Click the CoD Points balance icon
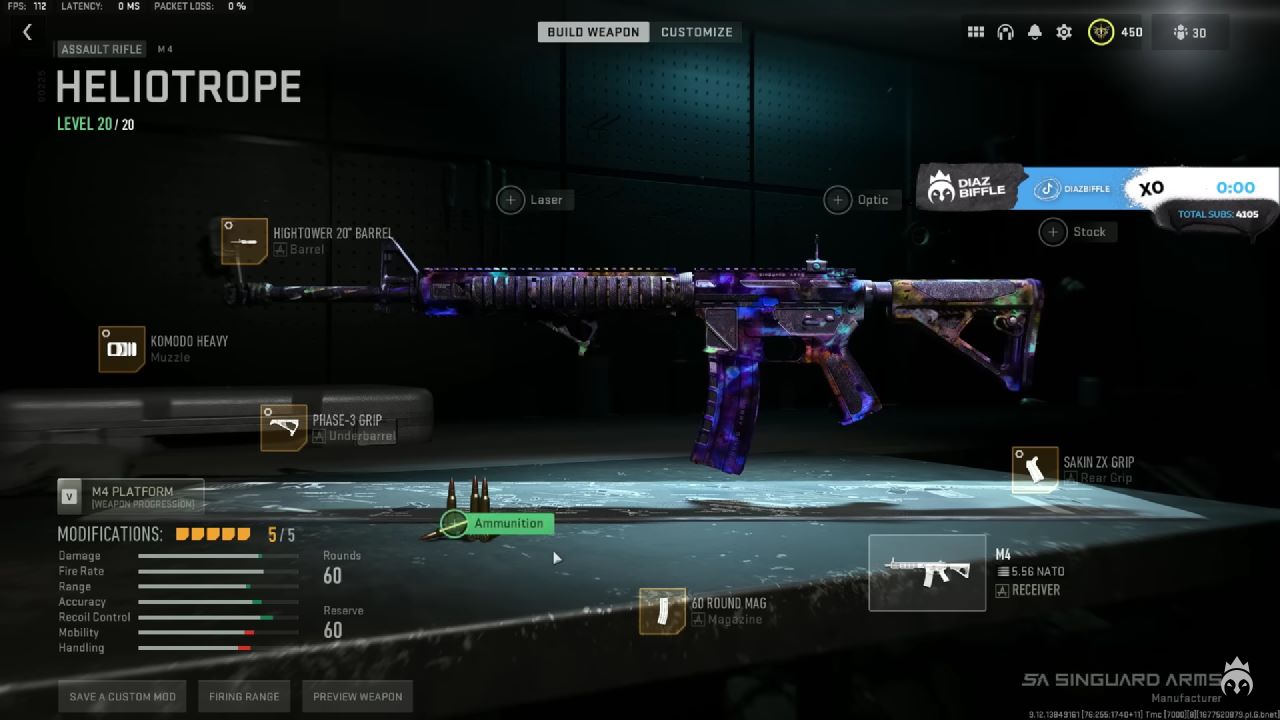 coord(1099,31)
